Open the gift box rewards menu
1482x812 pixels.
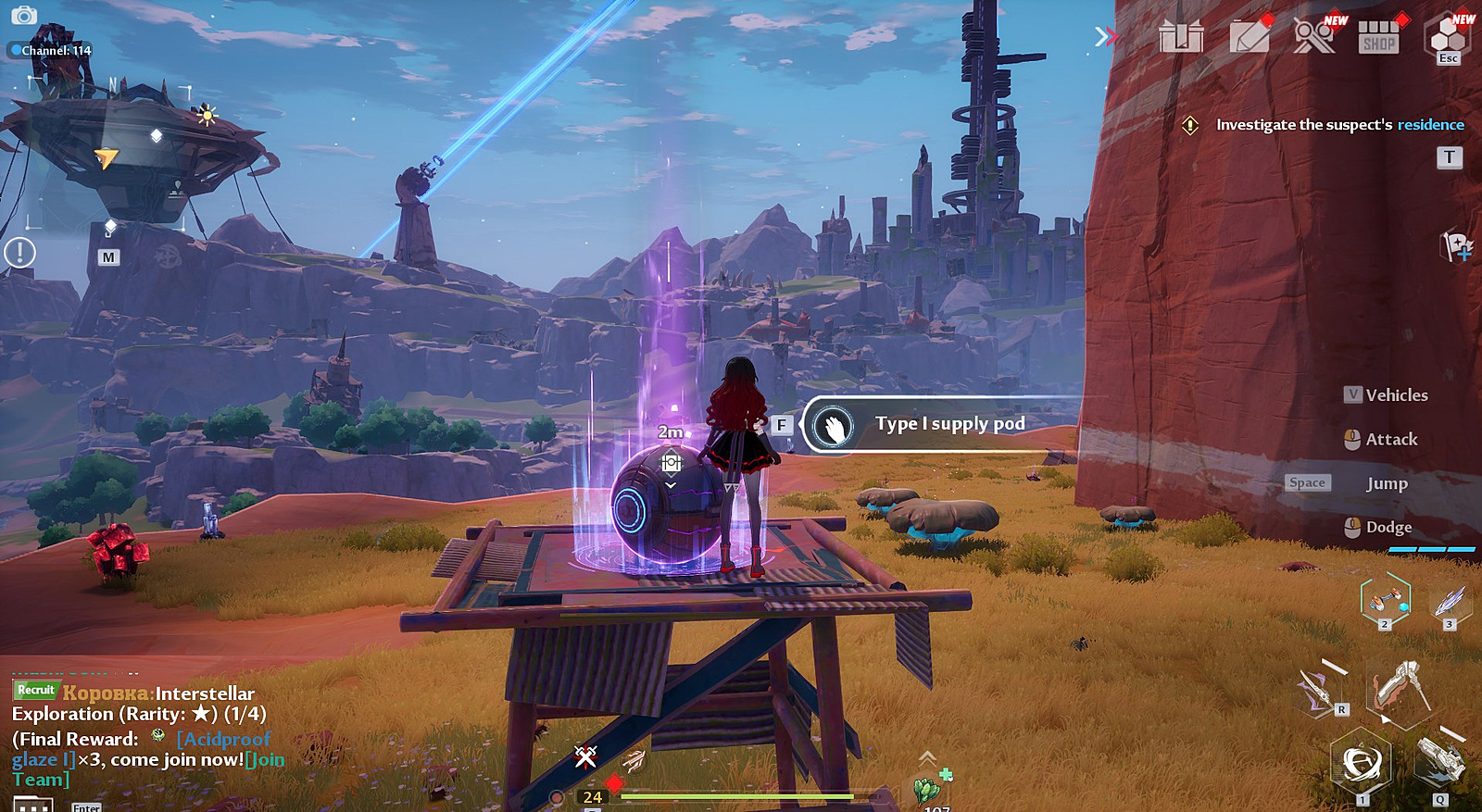(x=1181, y=38)
